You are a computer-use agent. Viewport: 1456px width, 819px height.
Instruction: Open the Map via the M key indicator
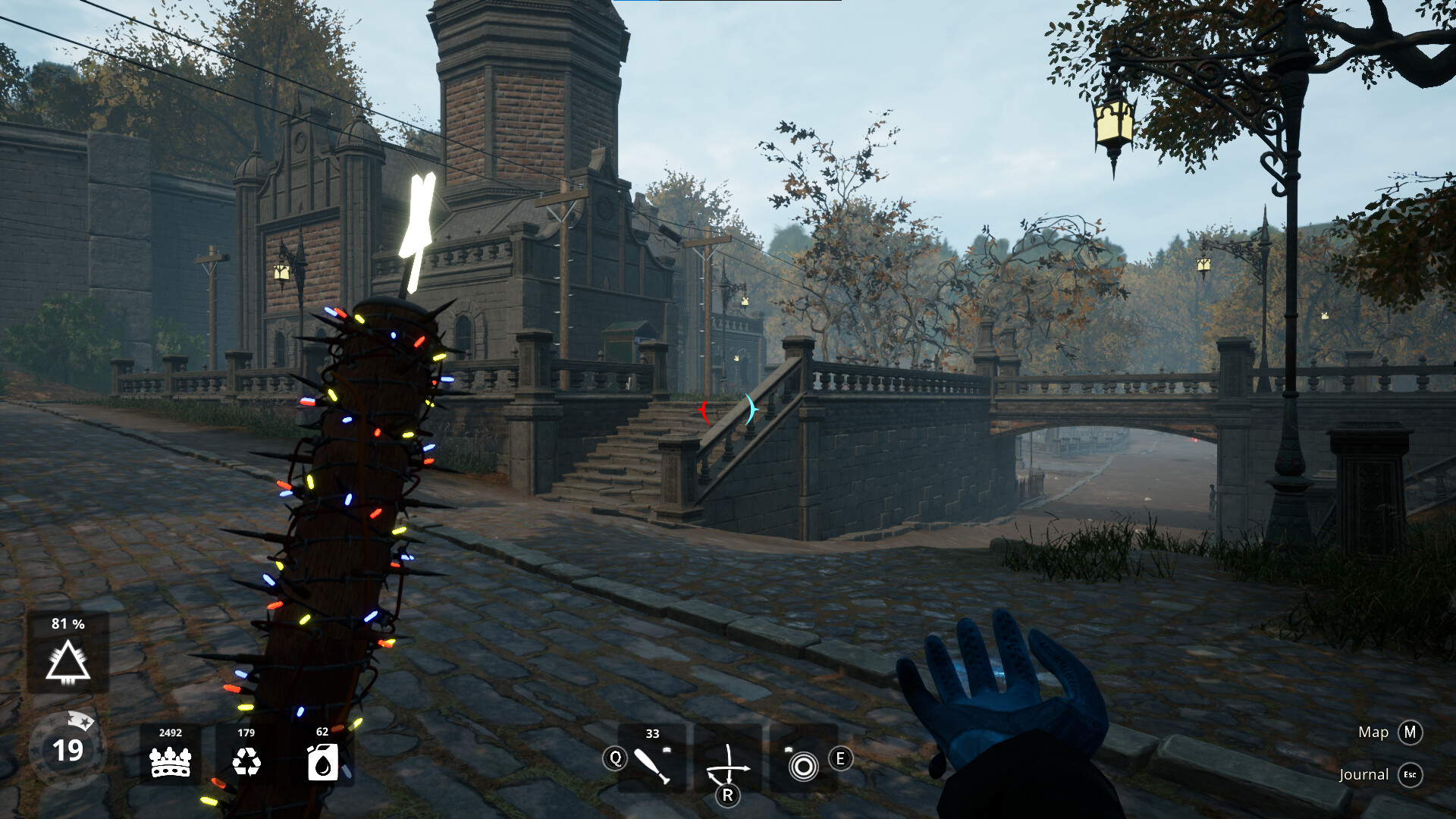(x=1409, y=733)
